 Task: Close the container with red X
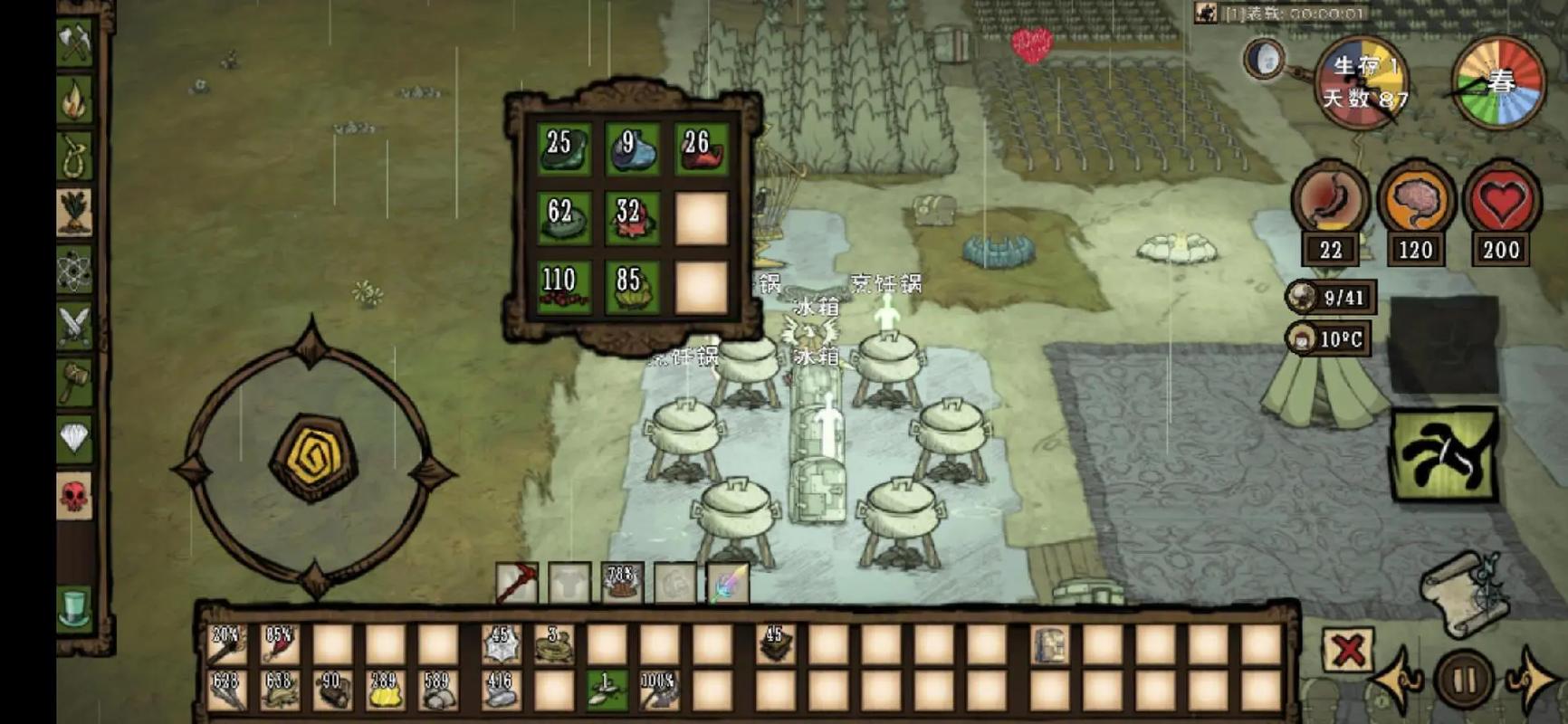click(x=1348, y=649)
